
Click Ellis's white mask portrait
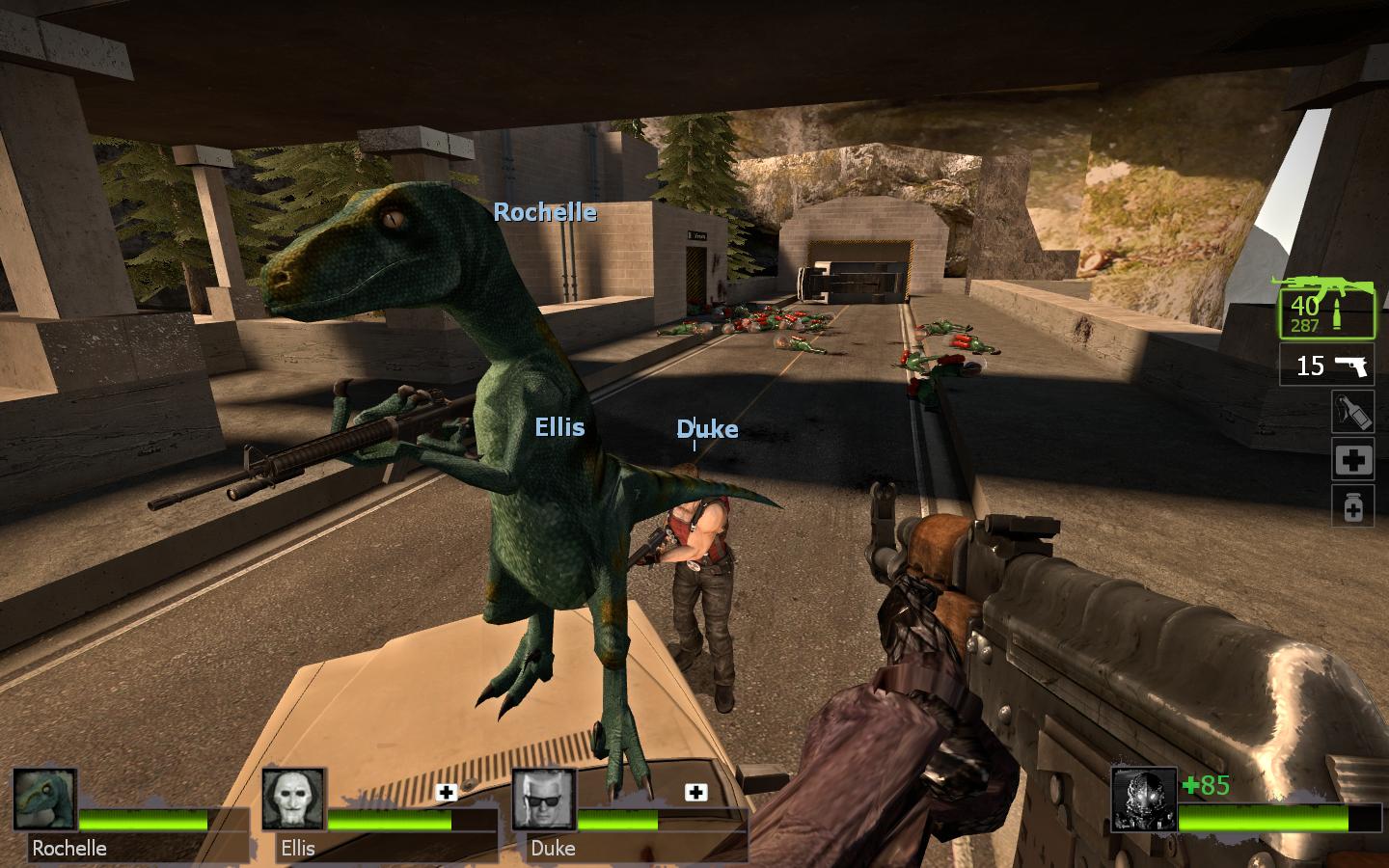(294, 800)
